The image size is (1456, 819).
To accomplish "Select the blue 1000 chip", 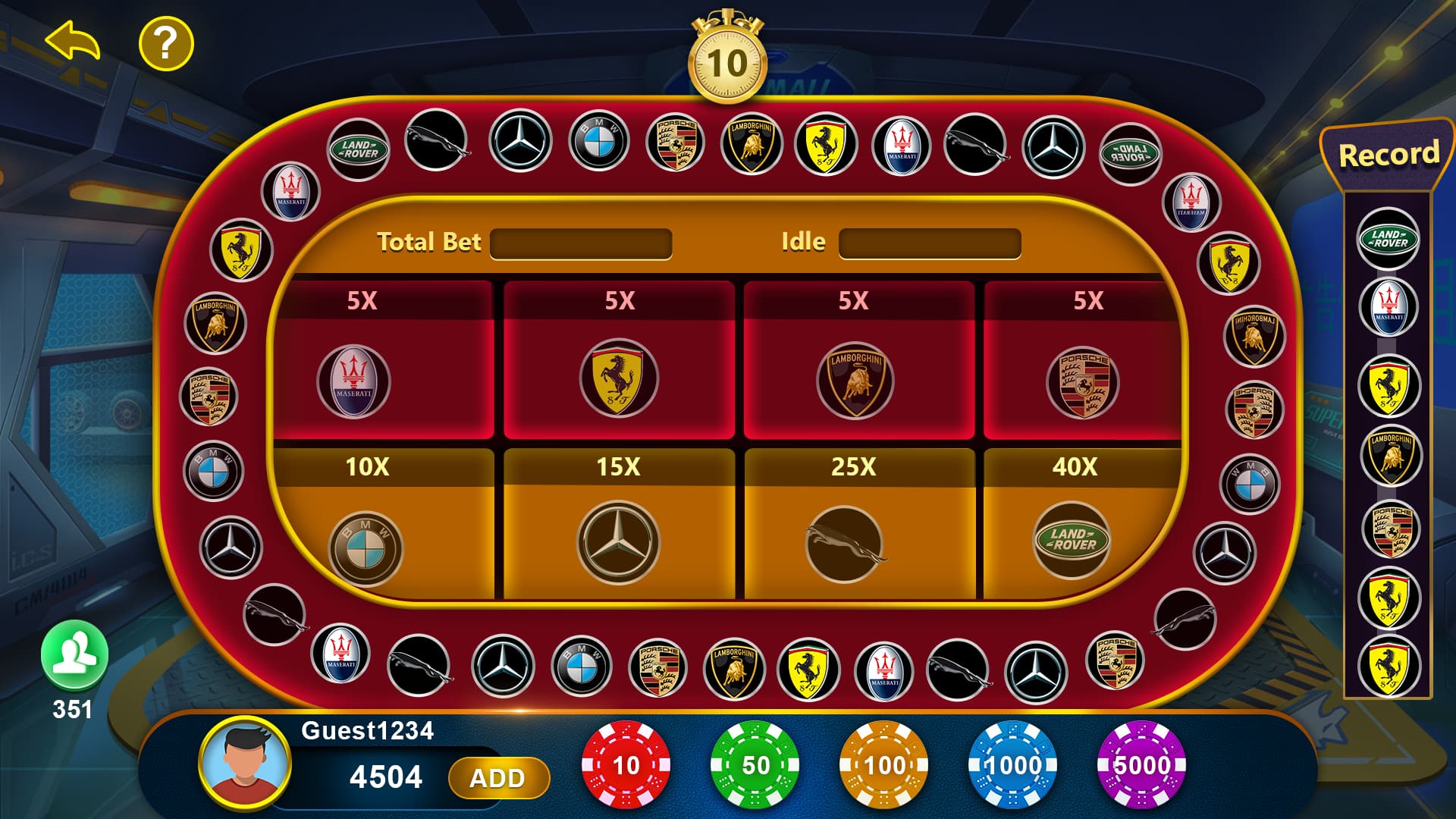I will 1012,765.
